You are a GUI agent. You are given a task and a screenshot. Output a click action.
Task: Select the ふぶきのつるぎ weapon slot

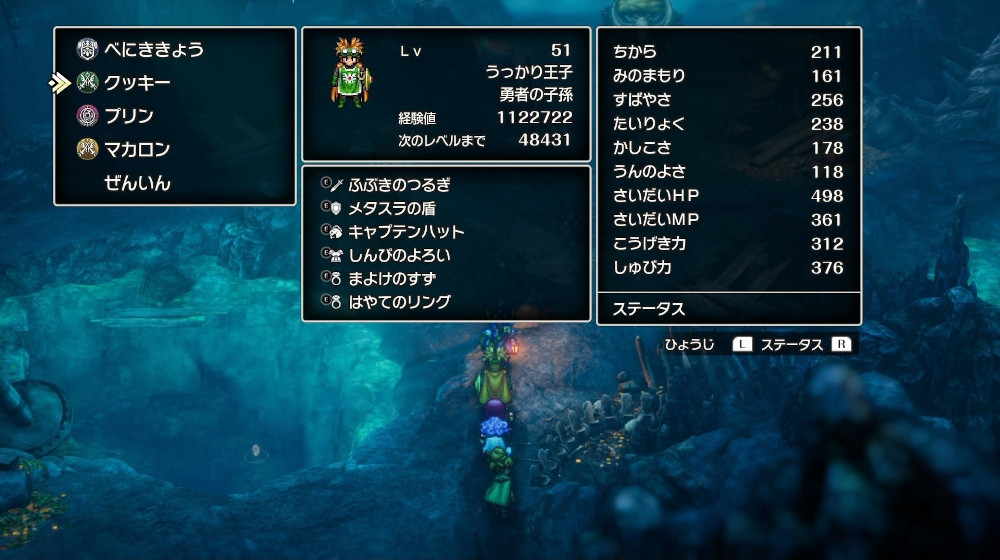[399, 185]
